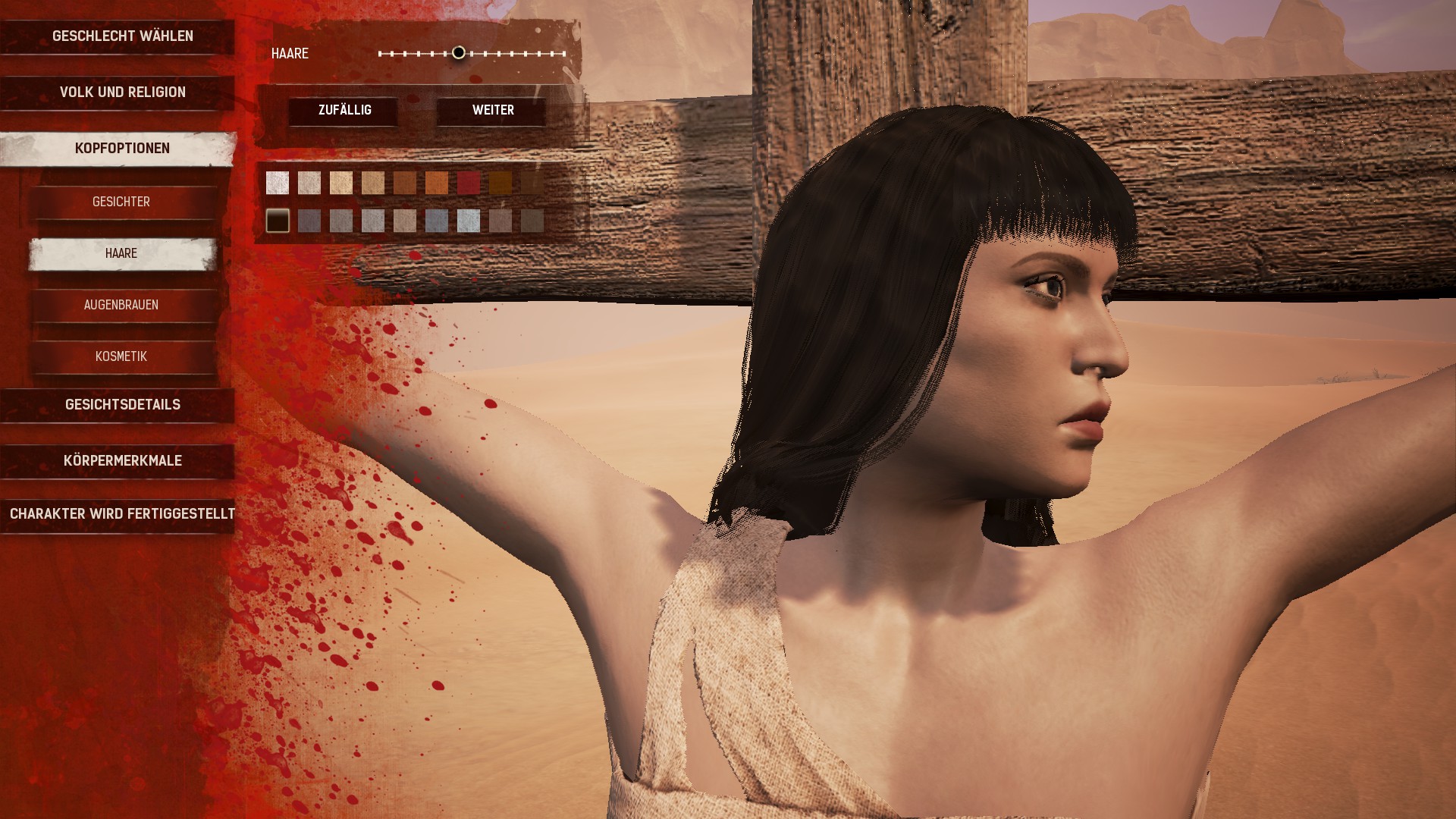Adjust the Haare style slider
The height and width of the screenshot is (819, 1456).
click(x=459, y=53)
